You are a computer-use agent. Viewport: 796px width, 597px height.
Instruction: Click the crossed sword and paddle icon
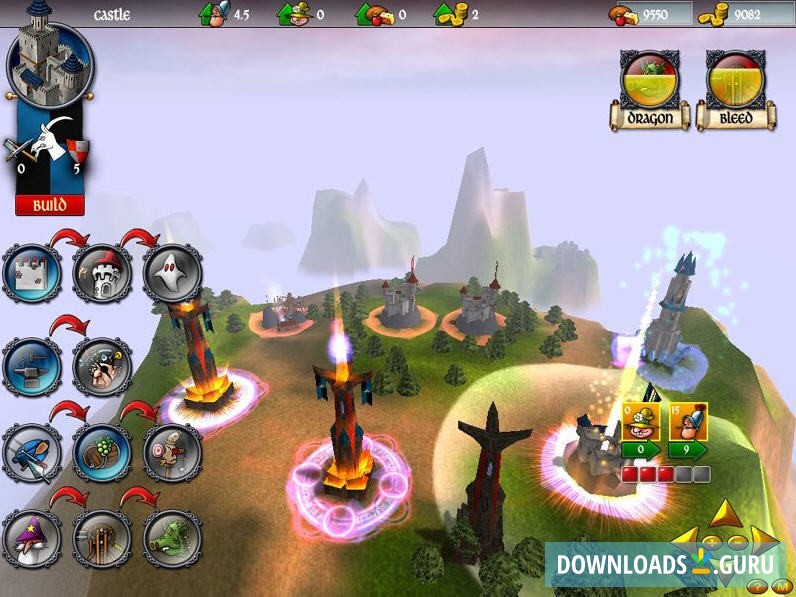[32, 452]
